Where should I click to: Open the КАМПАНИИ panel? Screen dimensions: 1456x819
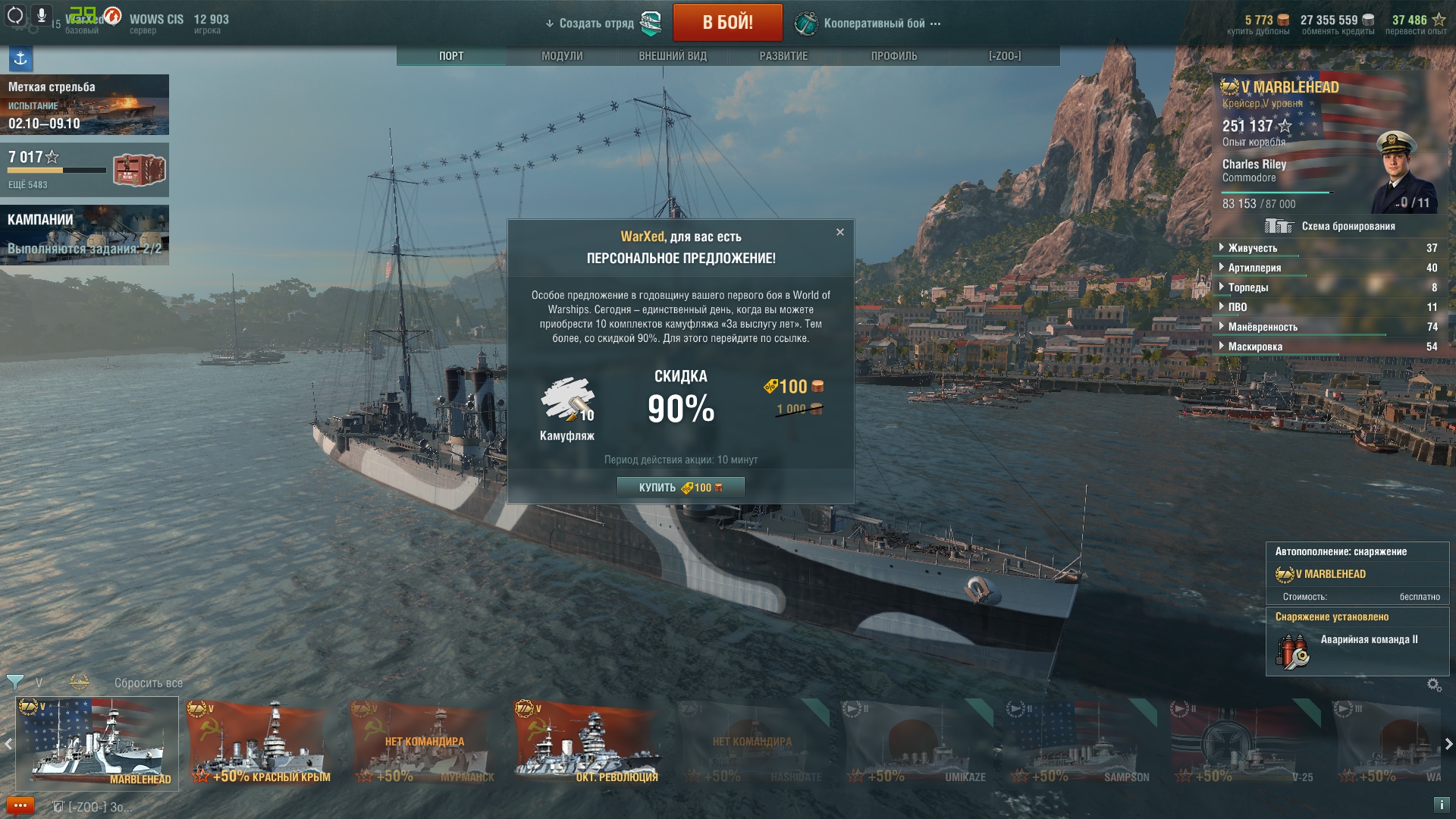click(84, 234)
